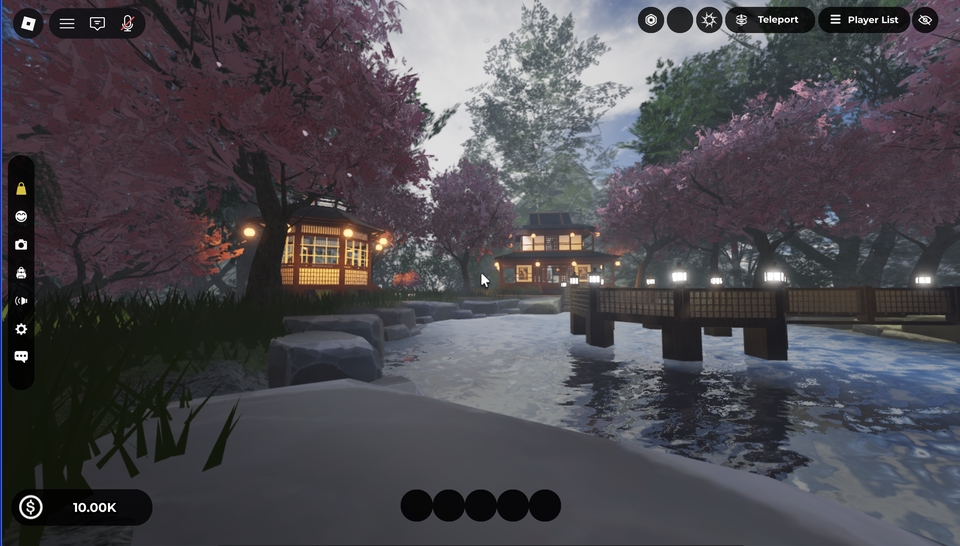Image resolution: width=960 pixels, height=546 pixels.
Task: Toggle the sun brightness icon
Action: (x=709, y=20)
